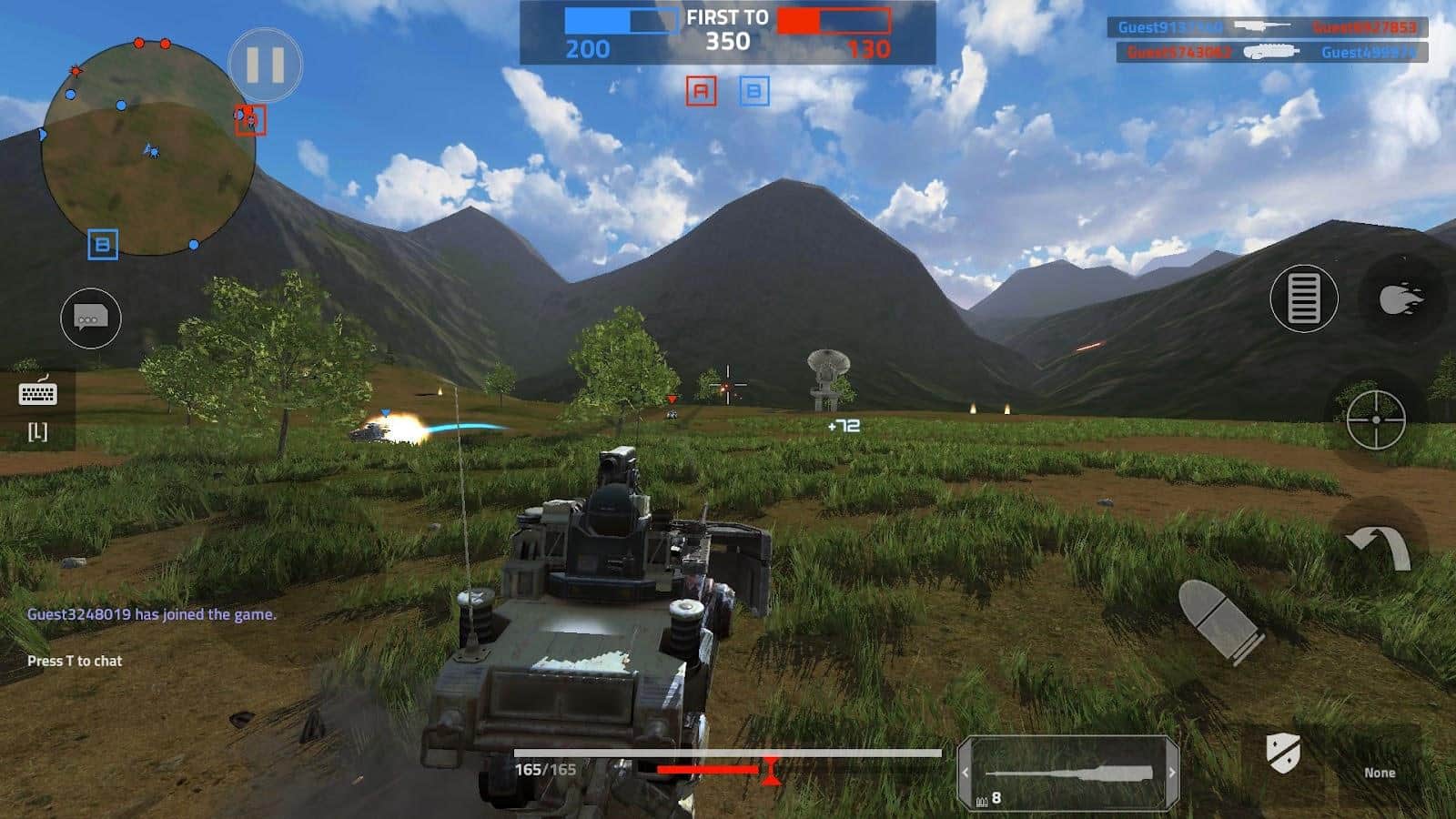Toggle capture point A marker
1456x819 pixels.
click(x=701, y=91)
